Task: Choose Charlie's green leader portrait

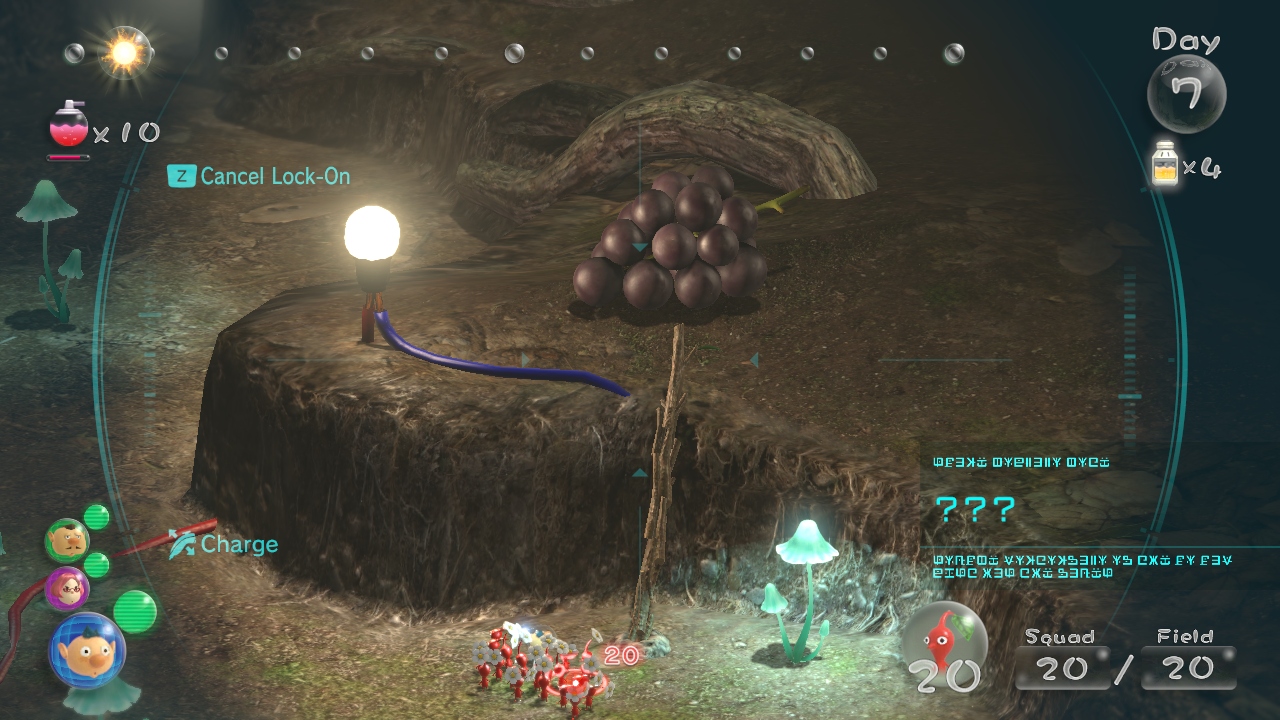Action: pos(67,541)
